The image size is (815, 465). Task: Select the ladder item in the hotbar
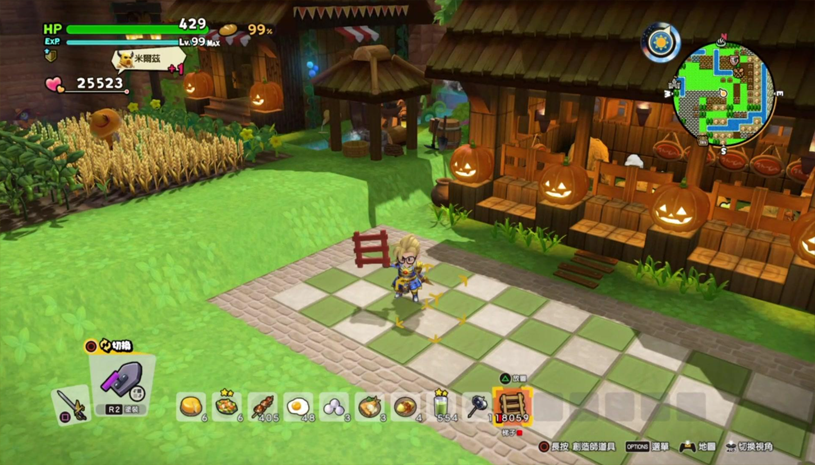pos(512,405)
